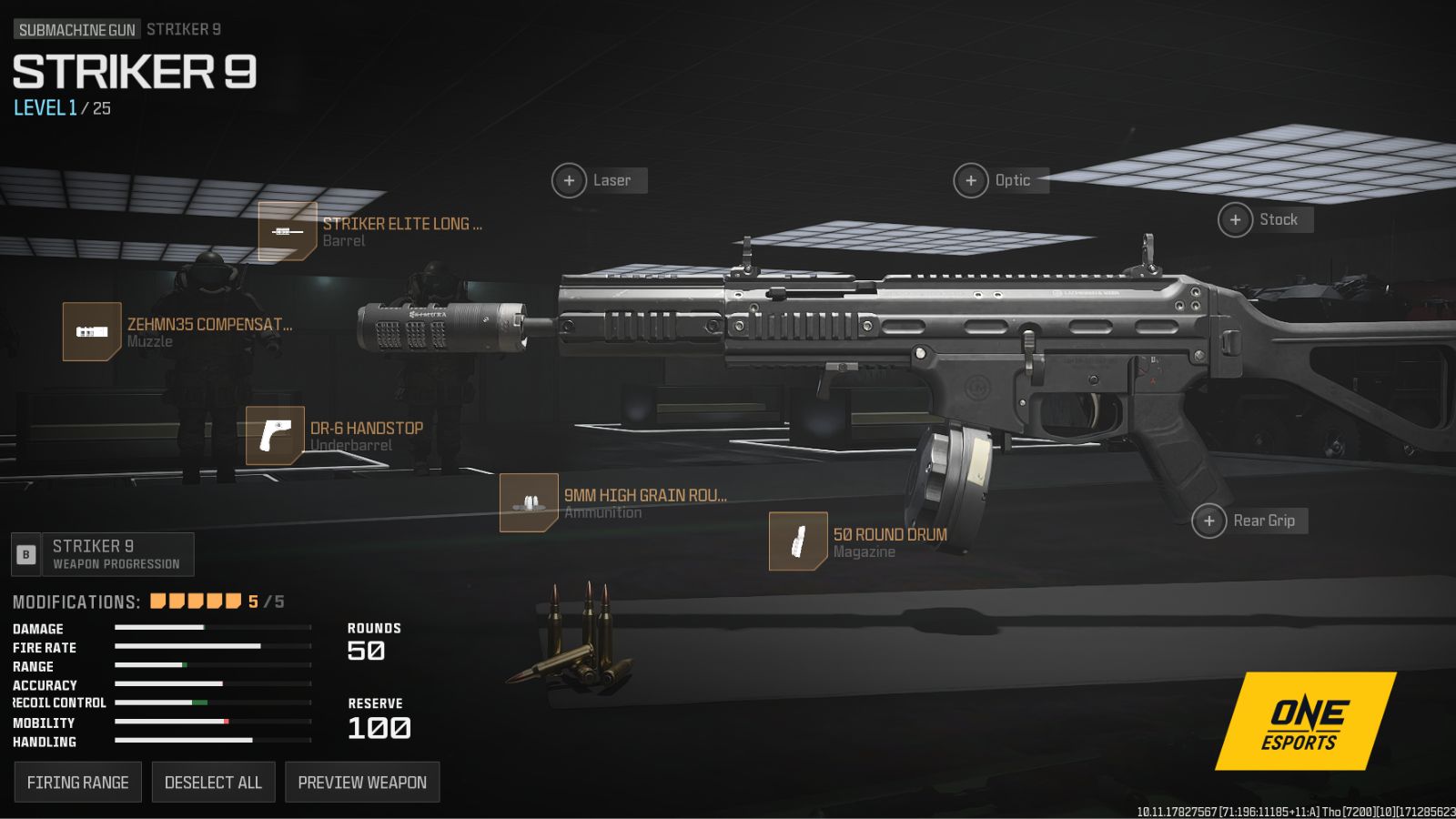Image resolution: width=1456 pixels, height=819 pixels.
Task: Select the 50 Round Drum magazine slot
Action: click(798, 541)
